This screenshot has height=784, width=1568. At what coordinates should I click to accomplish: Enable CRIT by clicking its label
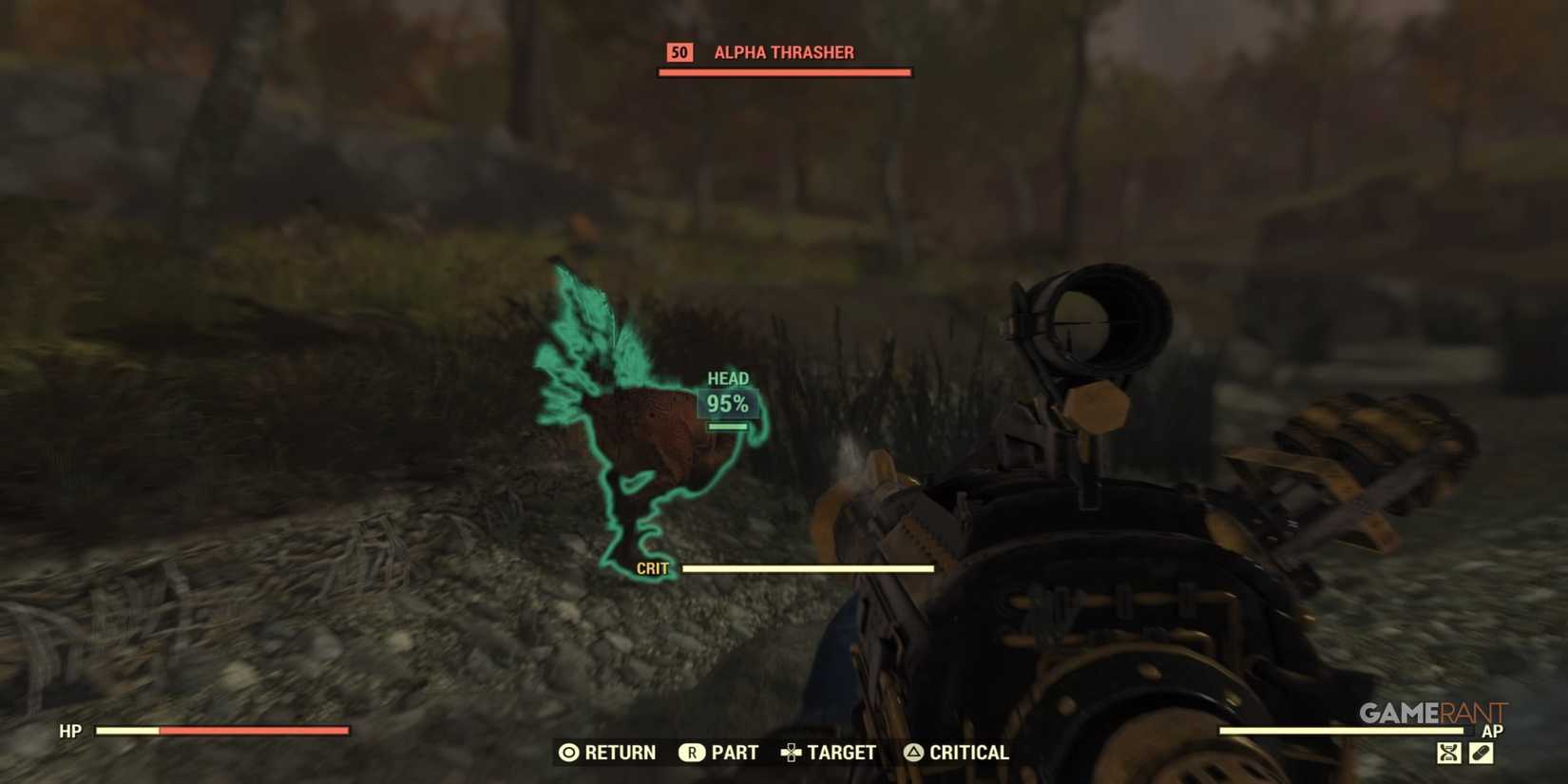[652, 567]
